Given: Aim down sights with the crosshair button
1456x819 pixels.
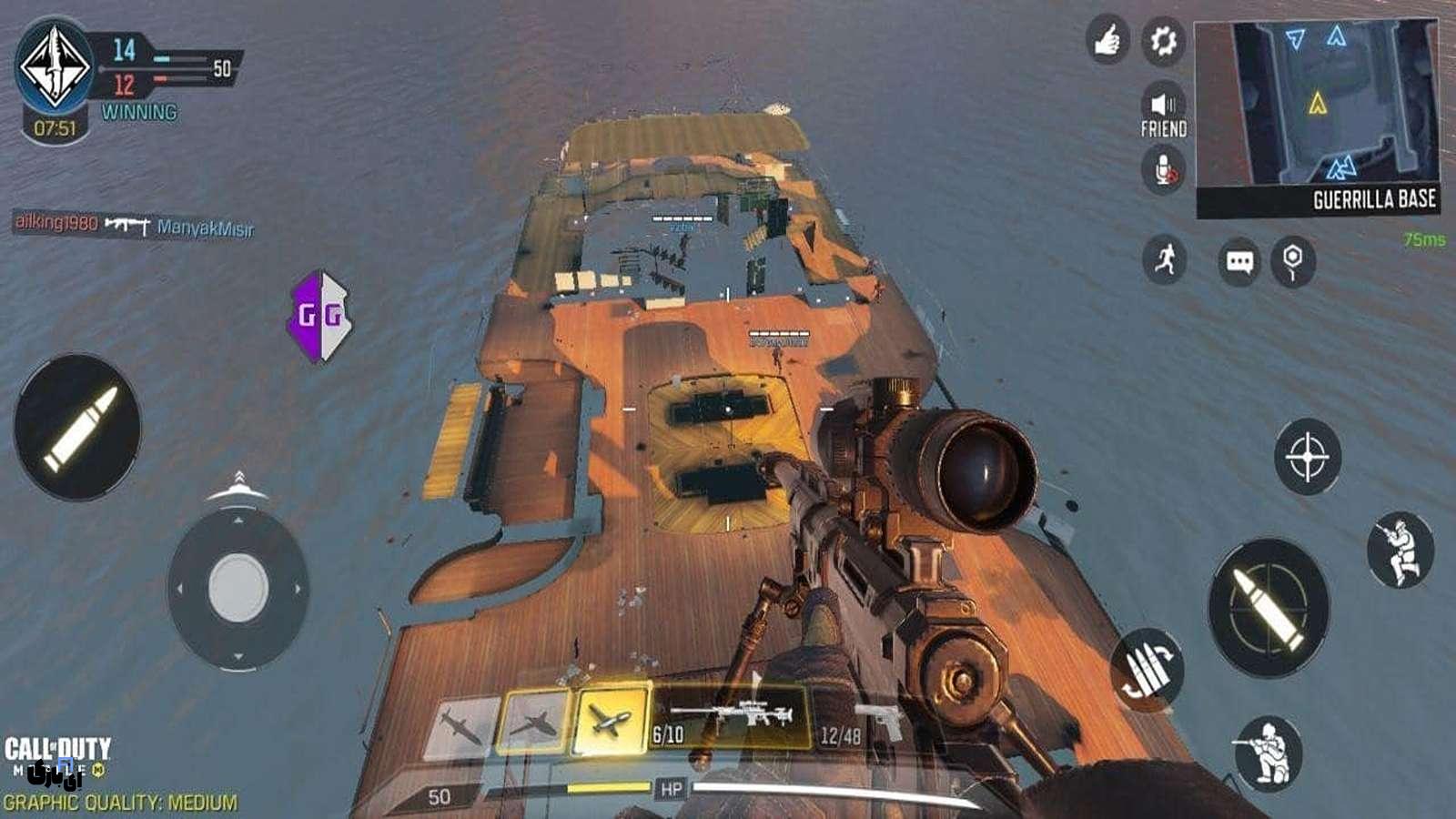Looking at the screenshot, I should point(1308,456).
